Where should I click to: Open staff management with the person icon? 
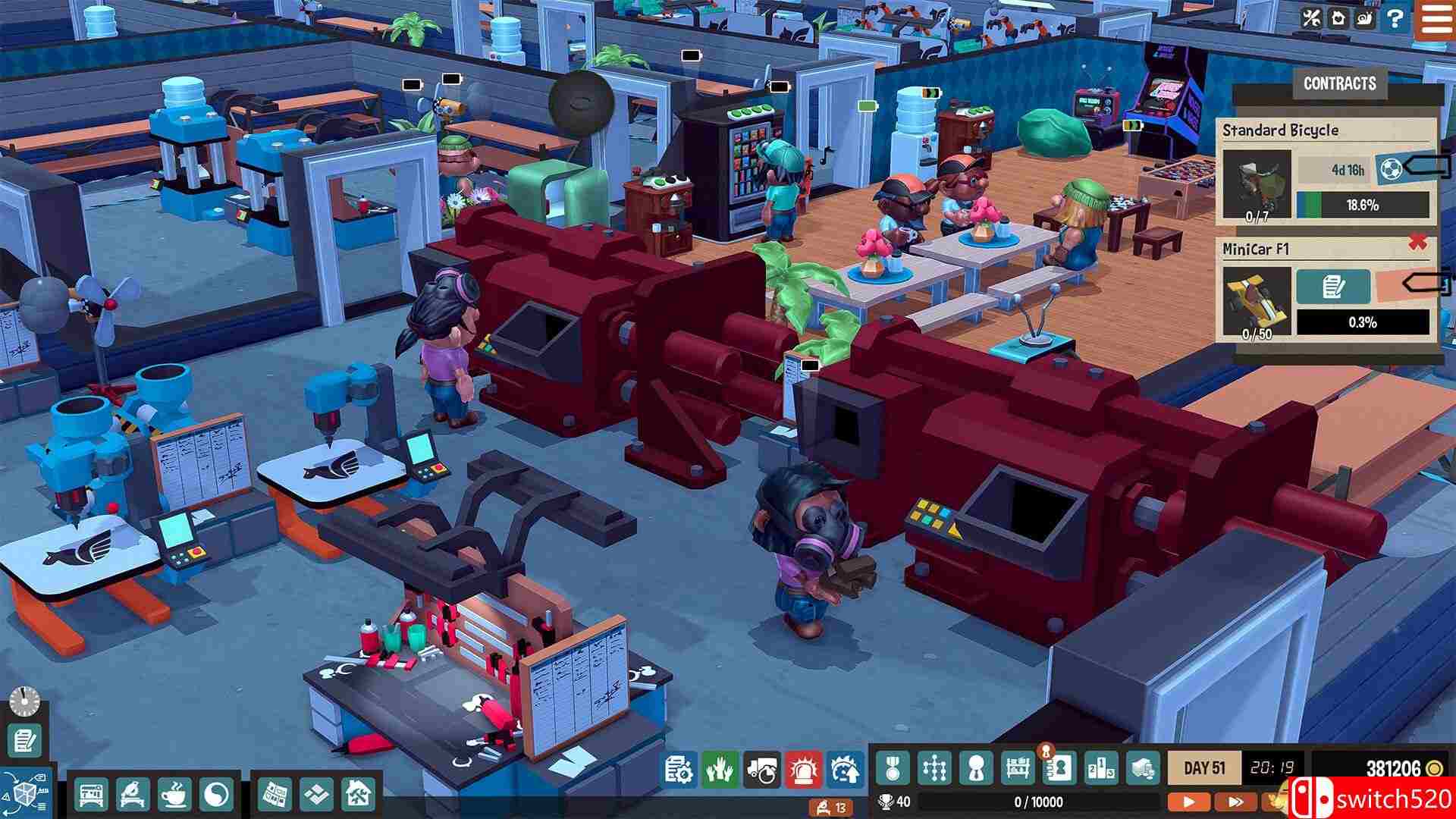click(974, 769)
